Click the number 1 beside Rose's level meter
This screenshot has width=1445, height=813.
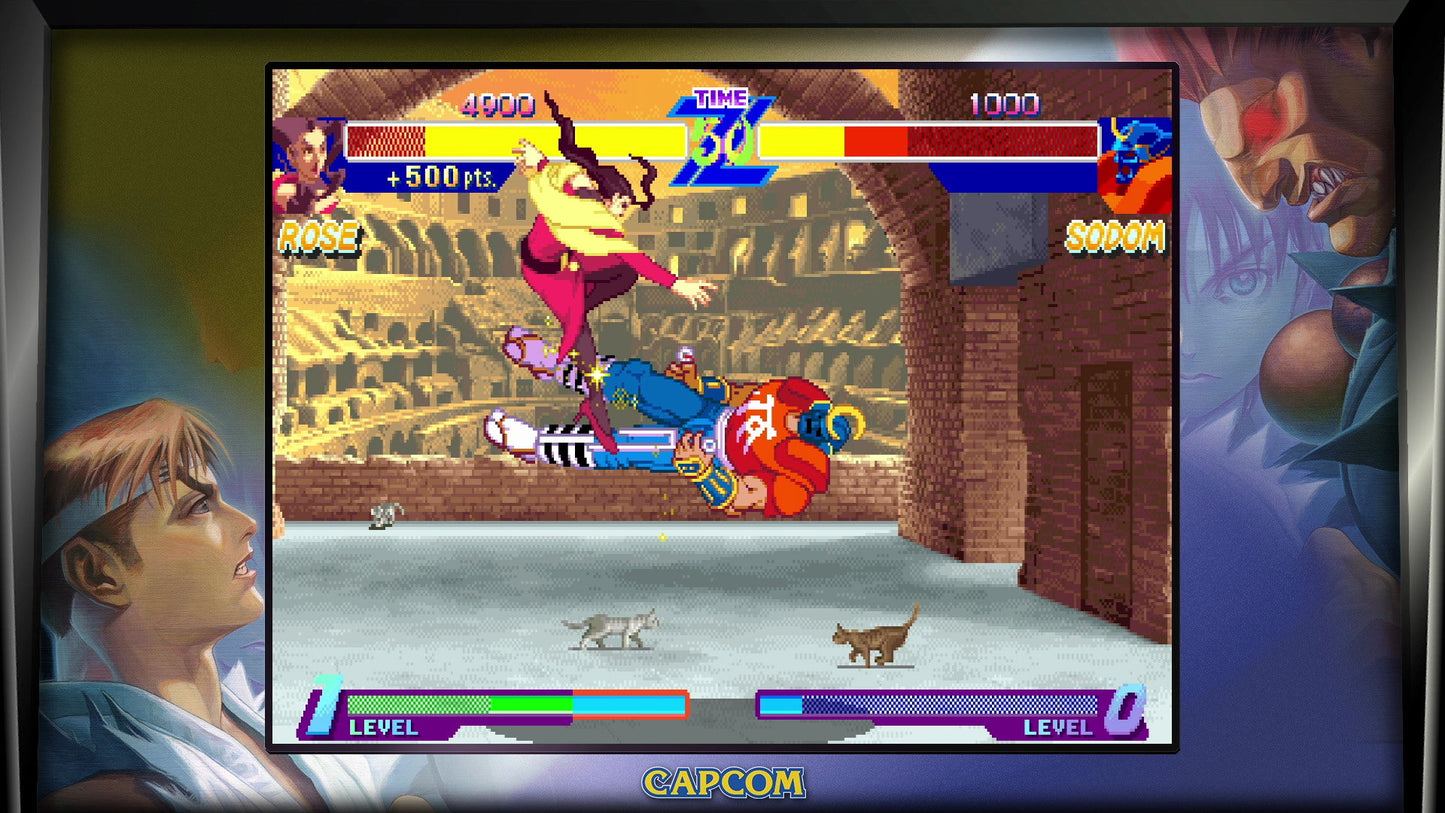tap(322, 700)
